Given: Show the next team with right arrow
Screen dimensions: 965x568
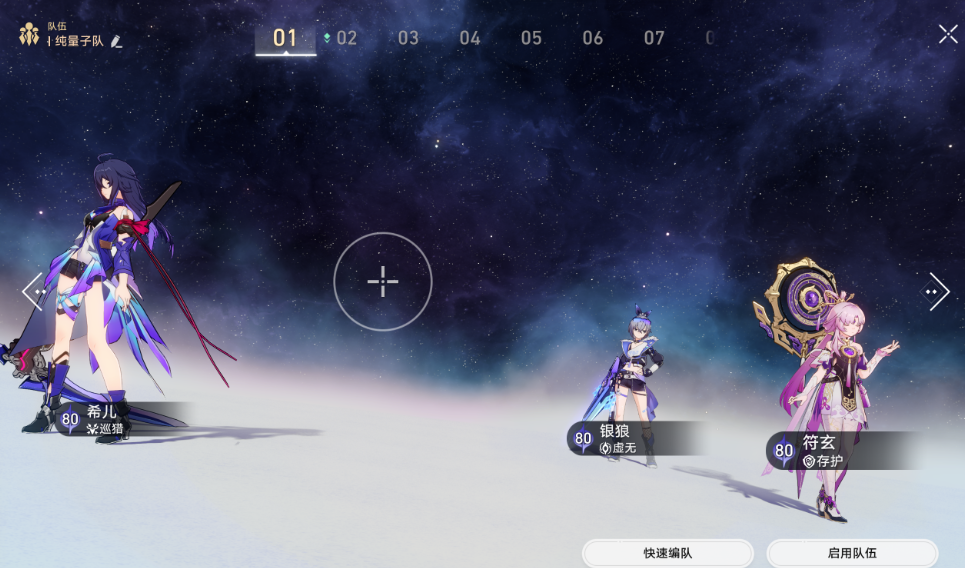Looking at the screenshot, I should click(937, 291).
